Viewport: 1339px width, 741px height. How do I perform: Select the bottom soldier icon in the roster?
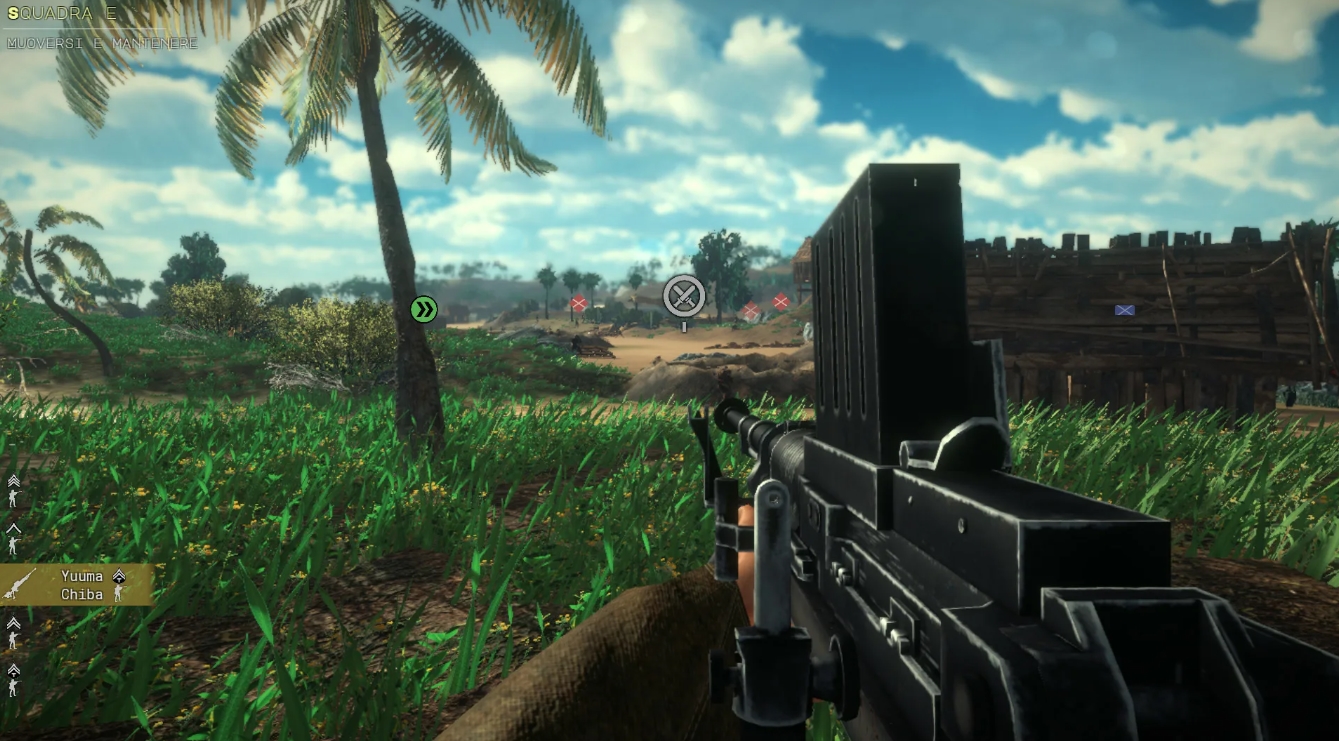(x=13, y=686)
